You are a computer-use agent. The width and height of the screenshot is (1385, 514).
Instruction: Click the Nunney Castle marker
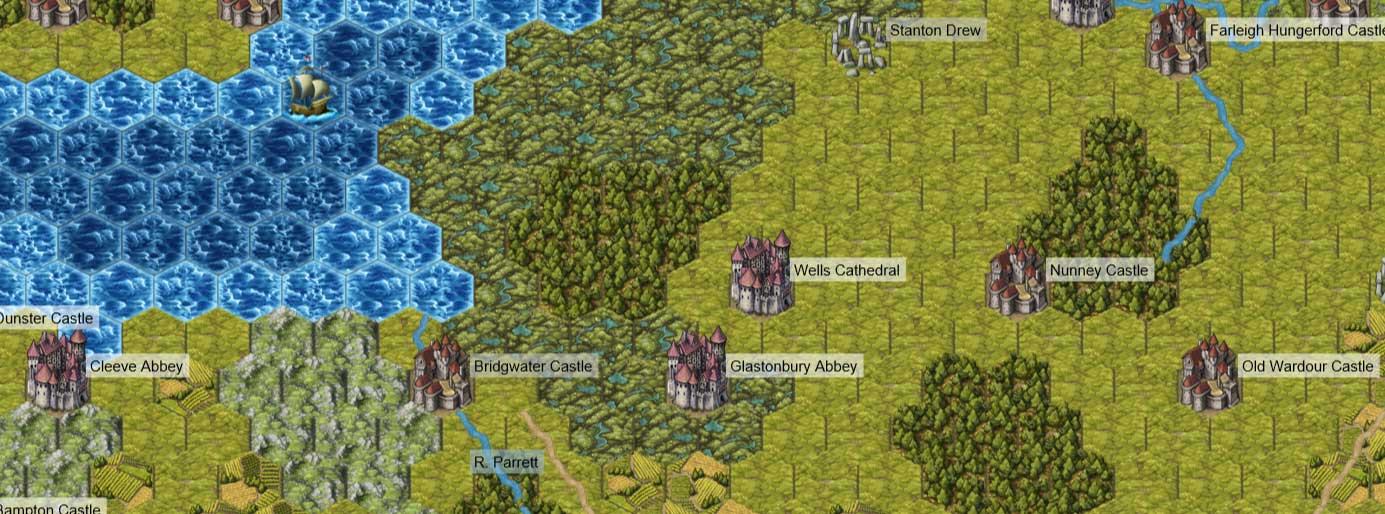1017,277
